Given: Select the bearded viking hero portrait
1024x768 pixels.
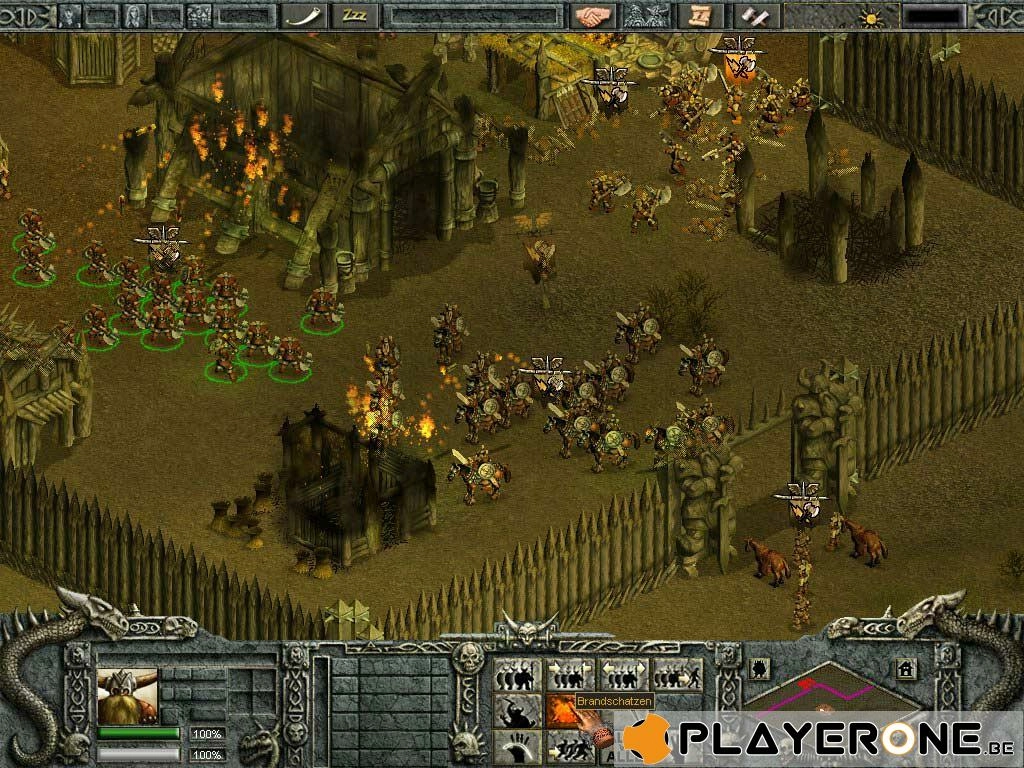Looking at the screenshot, I should tap(128, 695).
